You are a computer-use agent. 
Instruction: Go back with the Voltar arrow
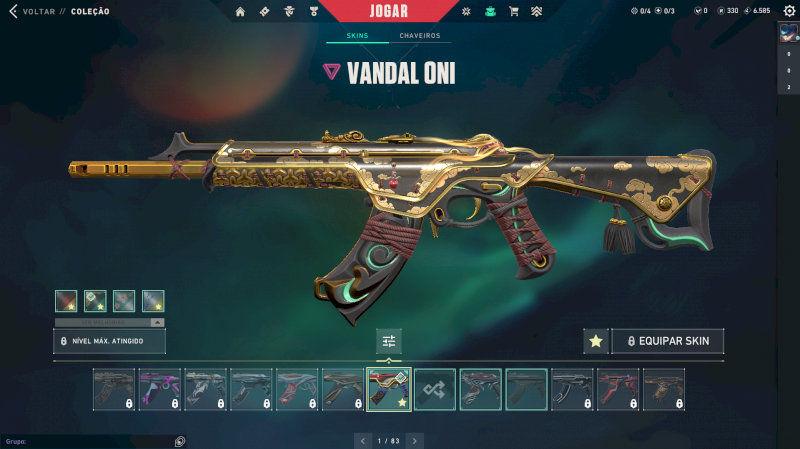click(x=13, y=12)
